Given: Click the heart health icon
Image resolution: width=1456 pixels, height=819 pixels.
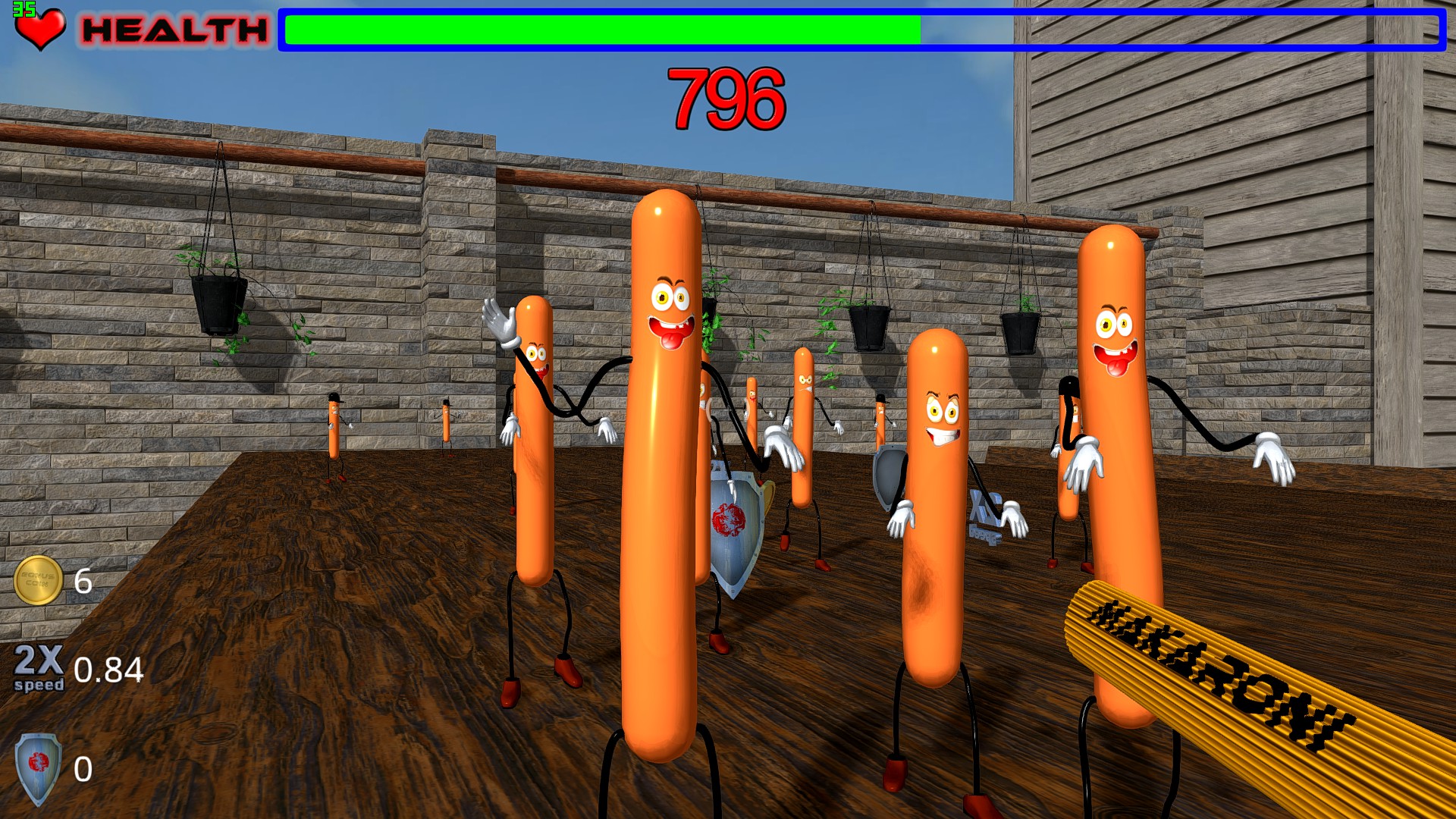Looking at the screenshot, I should 42,29.
